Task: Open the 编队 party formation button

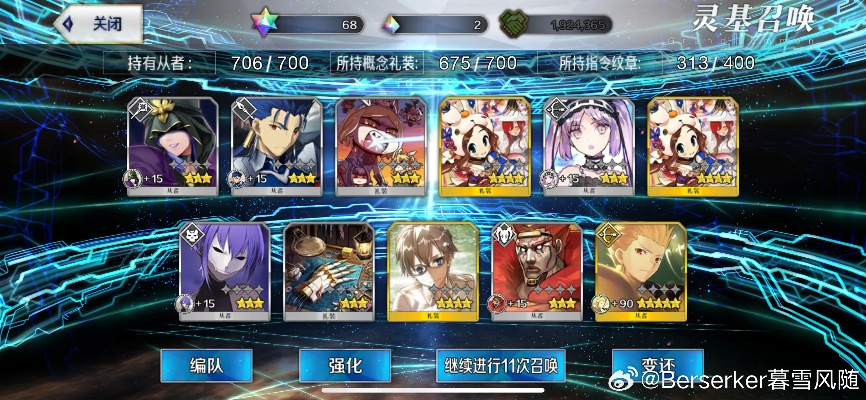Action: [x=205, y=365]
